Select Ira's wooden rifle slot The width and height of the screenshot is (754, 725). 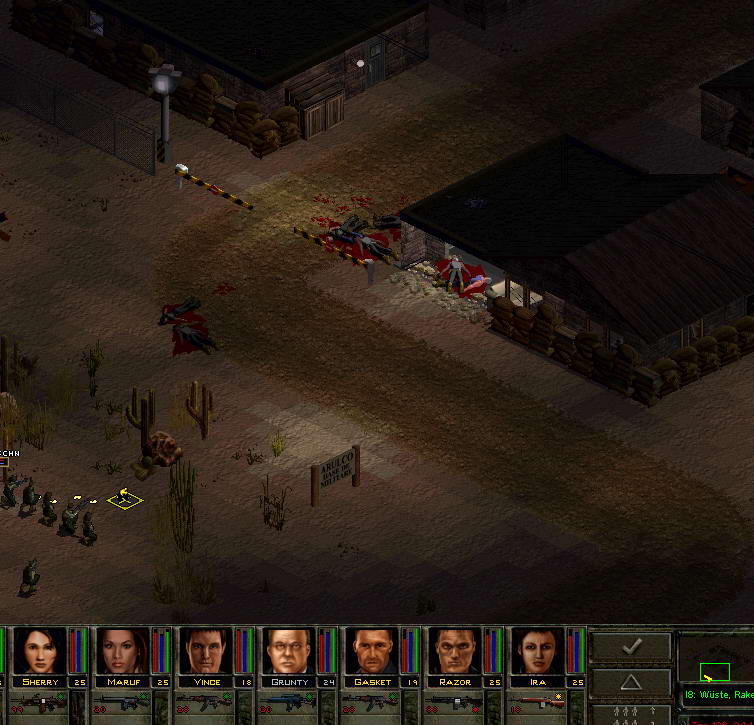click(x=540, y=703)
